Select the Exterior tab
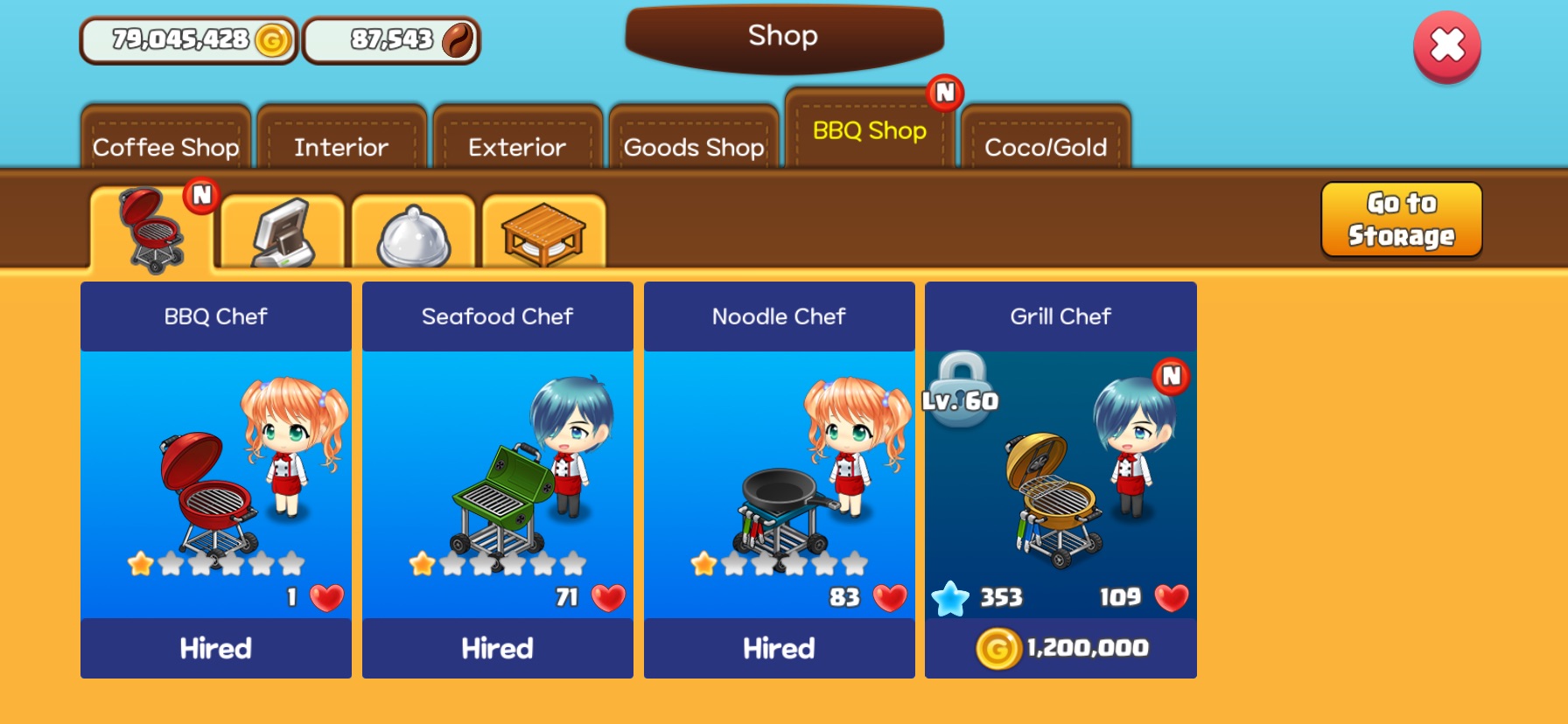The width and height of the screenshot is (1568, 724). click(x=517, y=140)
